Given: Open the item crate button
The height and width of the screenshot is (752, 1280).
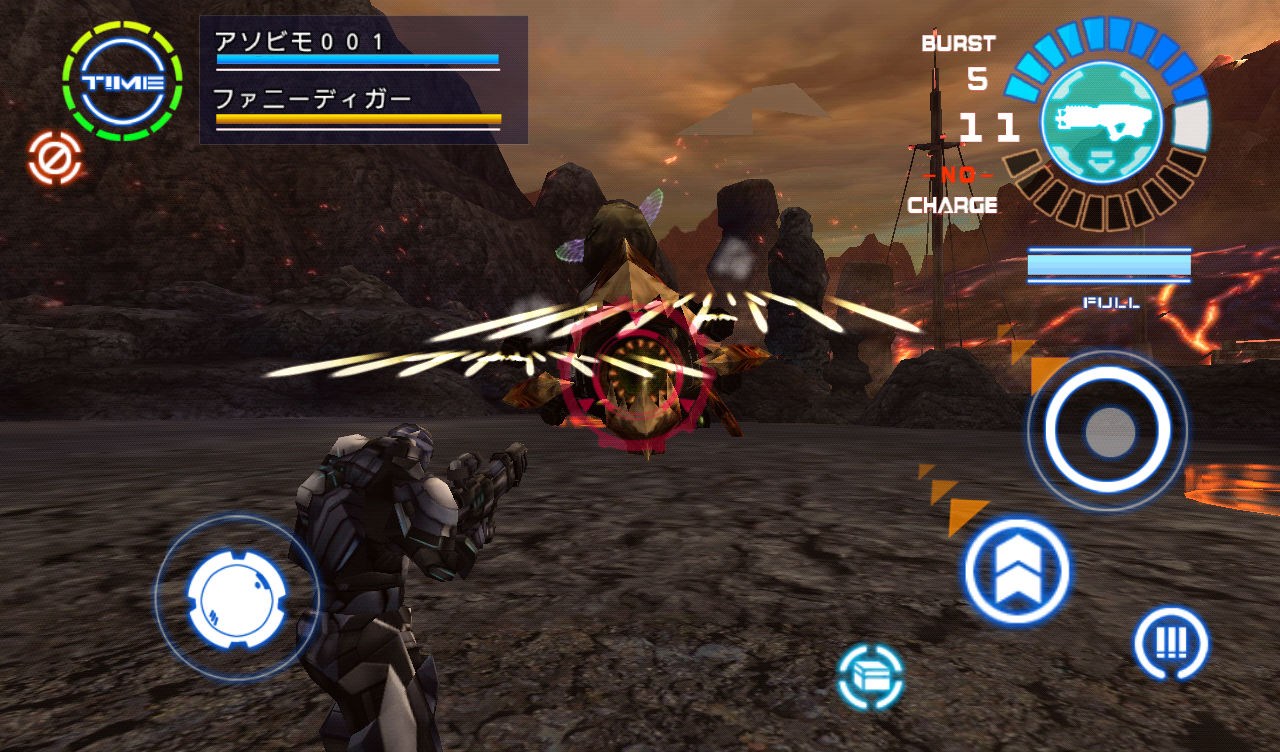Looking at the screenshot, I should point(870,677).
